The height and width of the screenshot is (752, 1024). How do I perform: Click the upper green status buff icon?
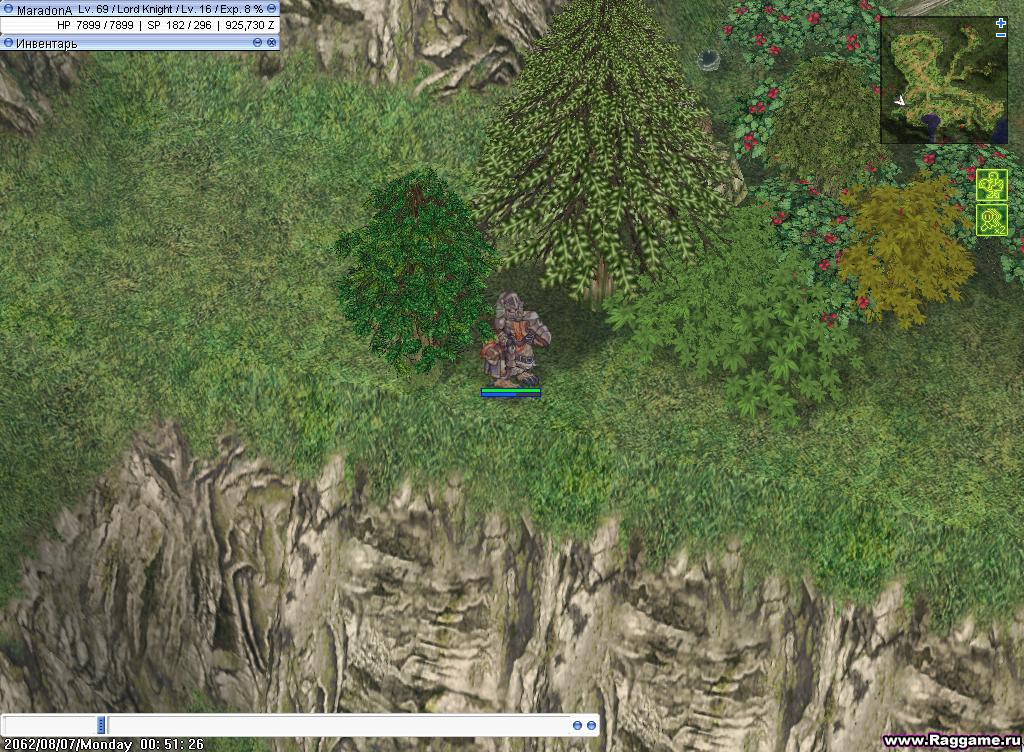991,186
